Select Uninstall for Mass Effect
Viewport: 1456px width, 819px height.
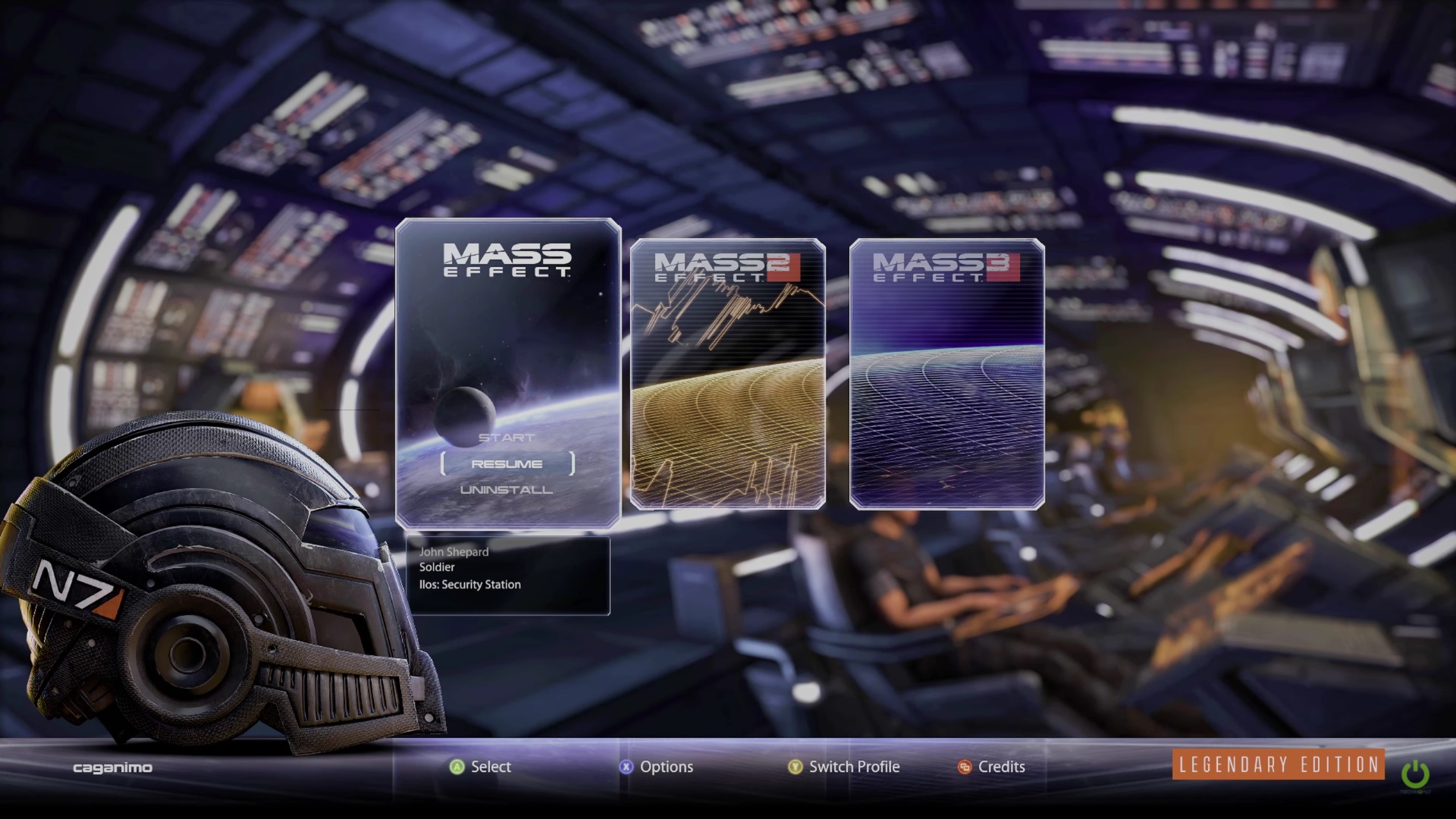click(x=507, y=490)
